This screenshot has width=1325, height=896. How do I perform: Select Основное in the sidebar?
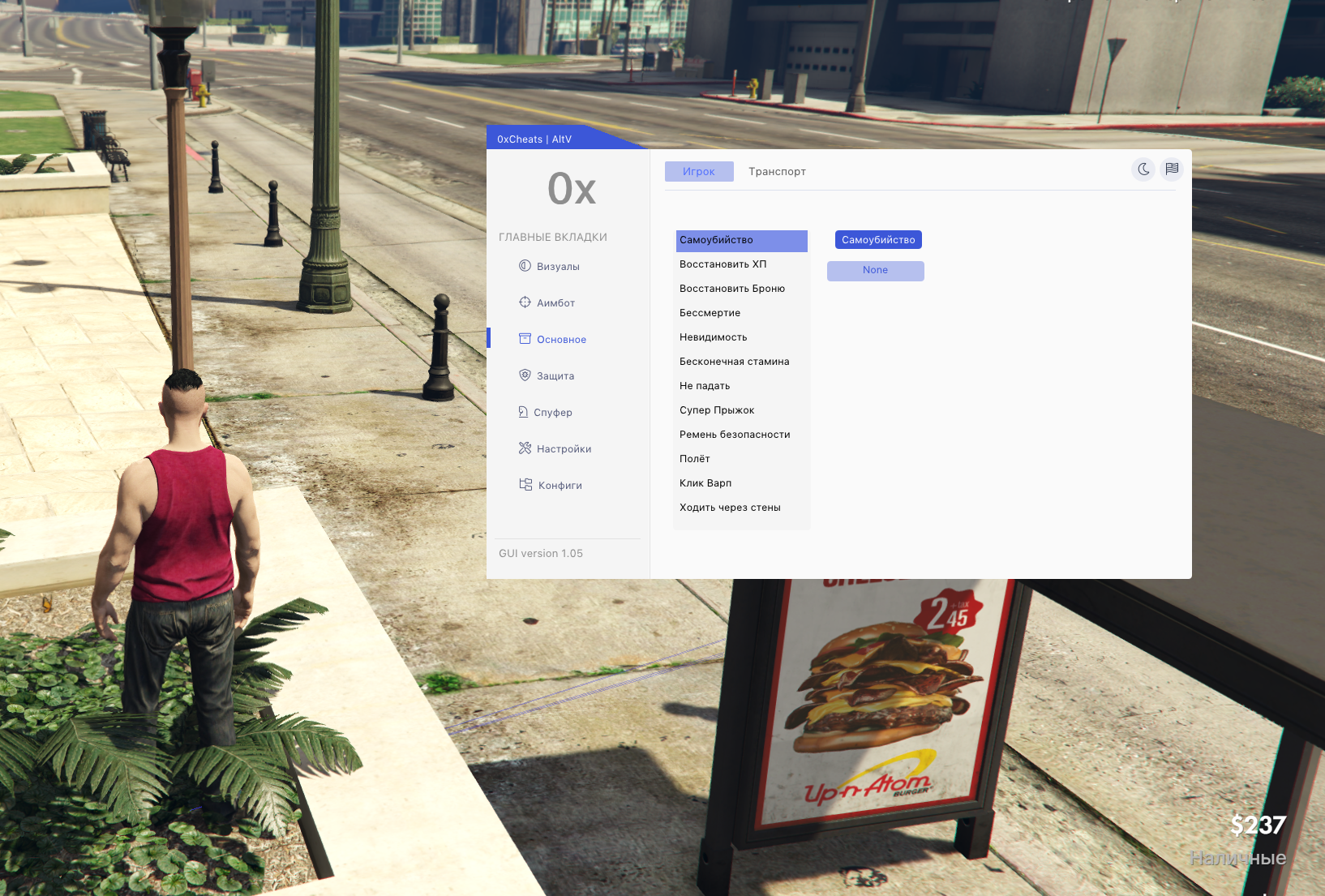(x=561, y=340)
